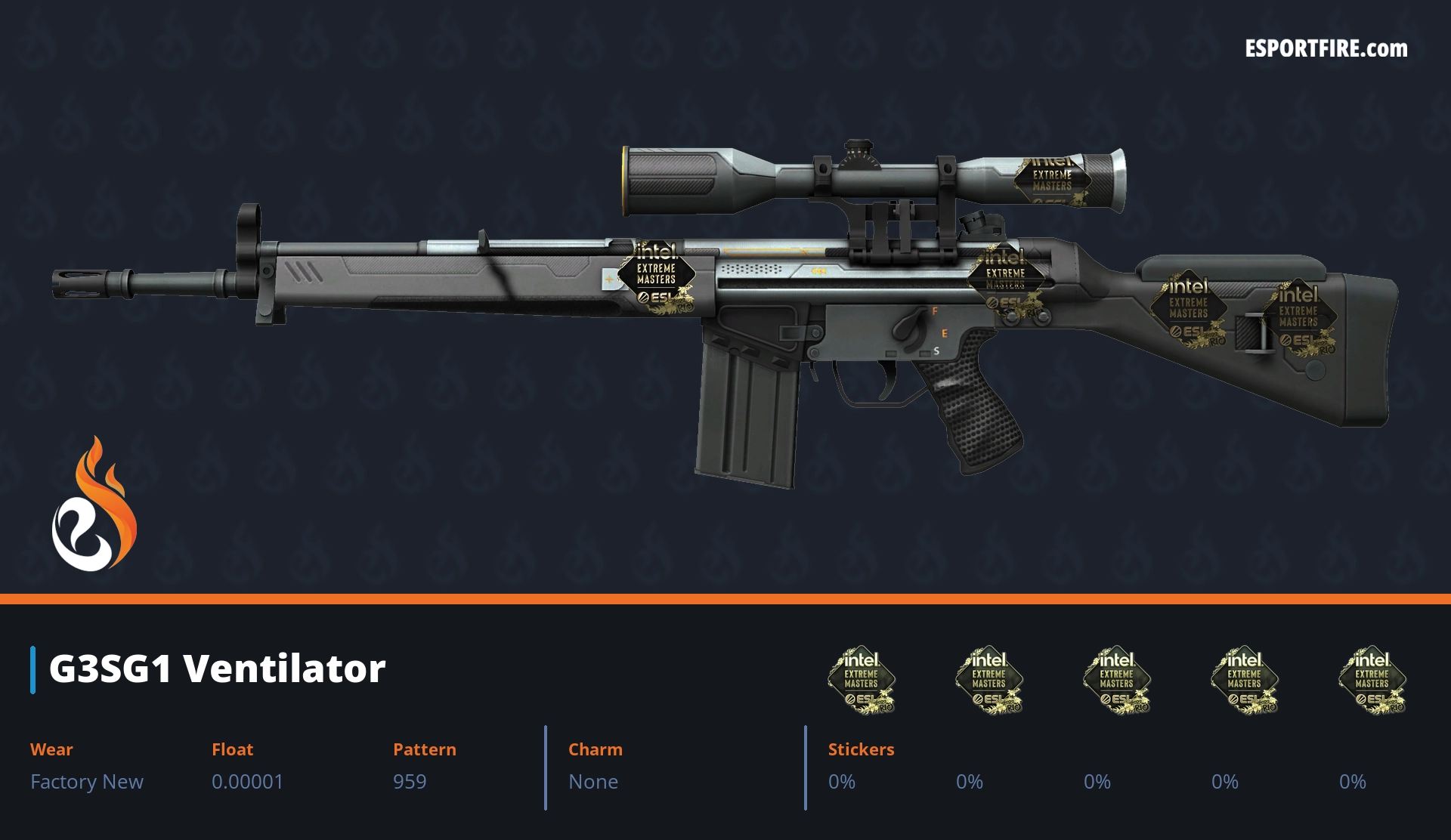The height and width of the screenshot is (840, 1451).
Task: Open the ESPORTFIRE.com site link
Action: [1326, 49]
